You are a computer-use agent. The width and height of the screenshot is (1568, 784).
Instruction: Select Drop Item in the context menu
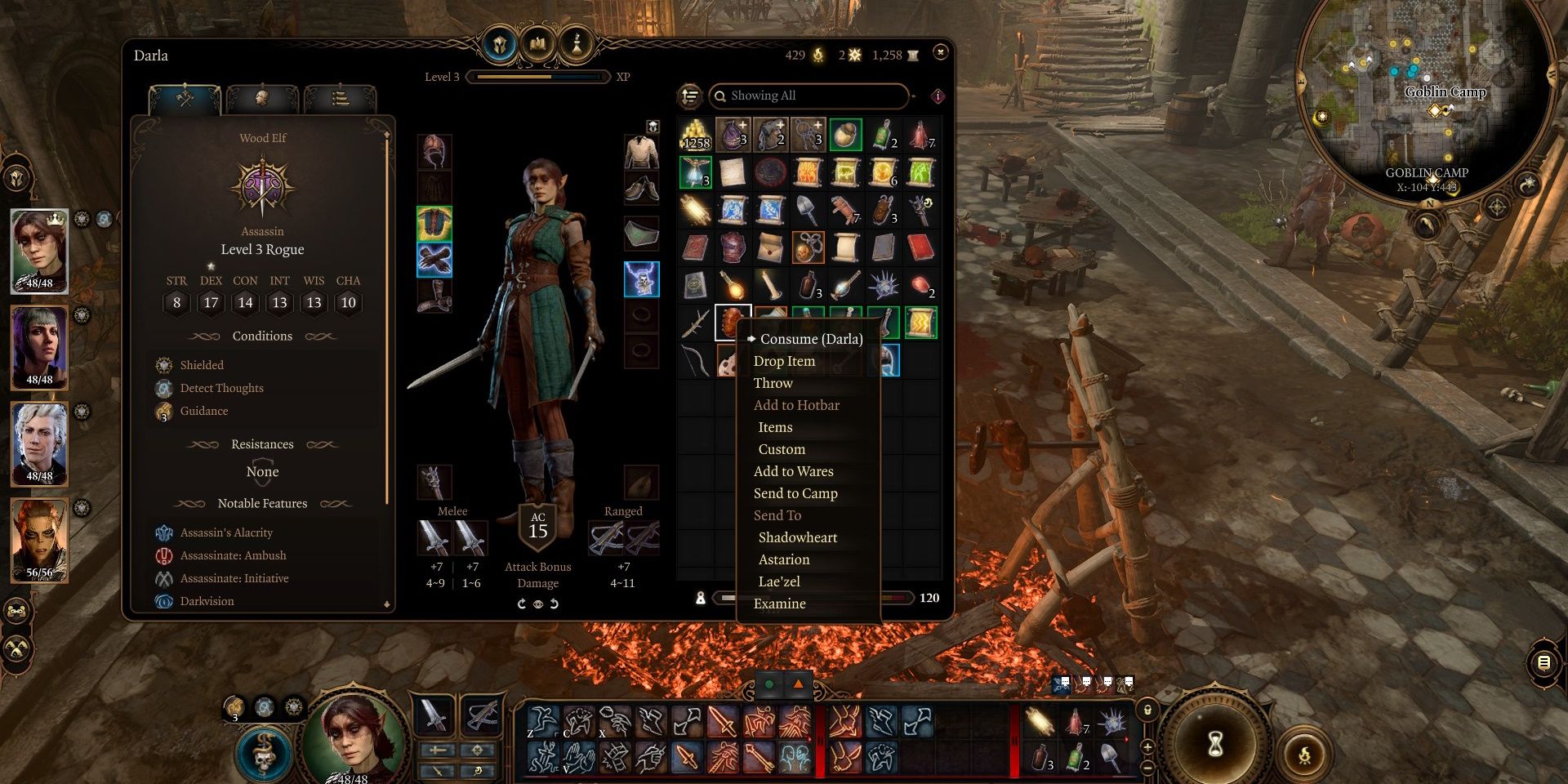pyautogui.click(x=784, y=361)
